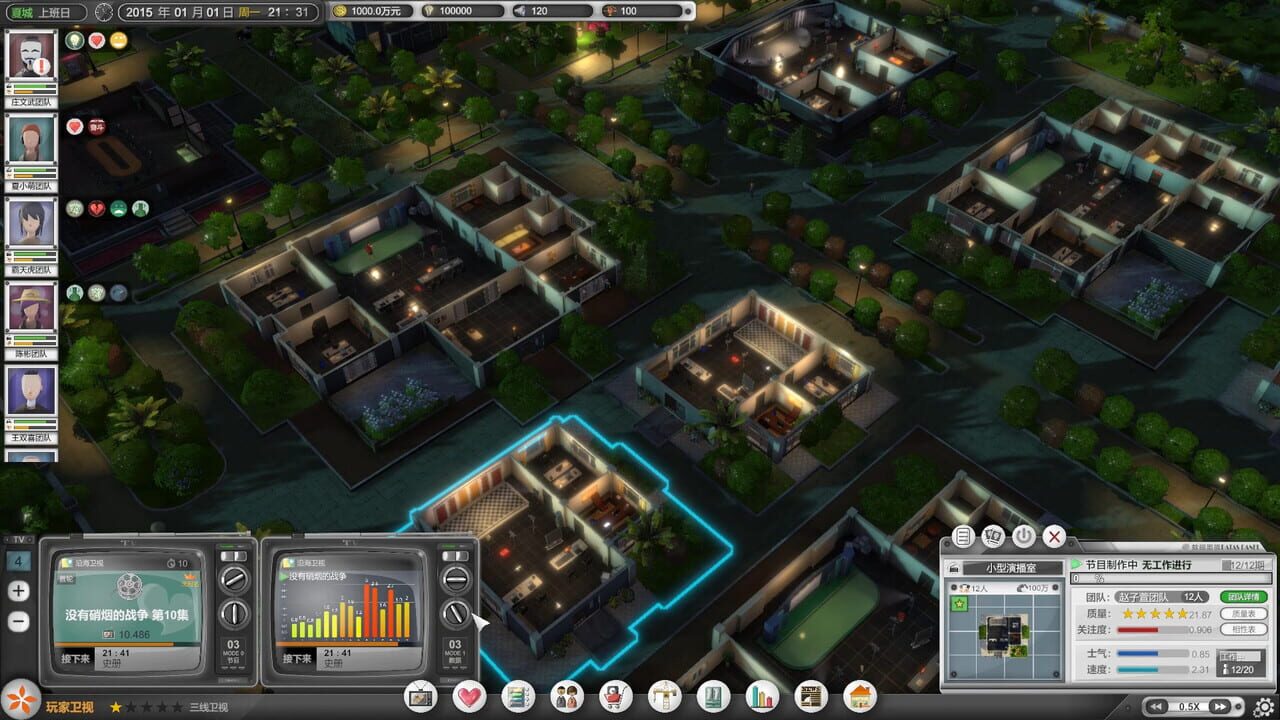Select the construction crane building icon
Screen dimensions: 1280x720
coord(662,698)
